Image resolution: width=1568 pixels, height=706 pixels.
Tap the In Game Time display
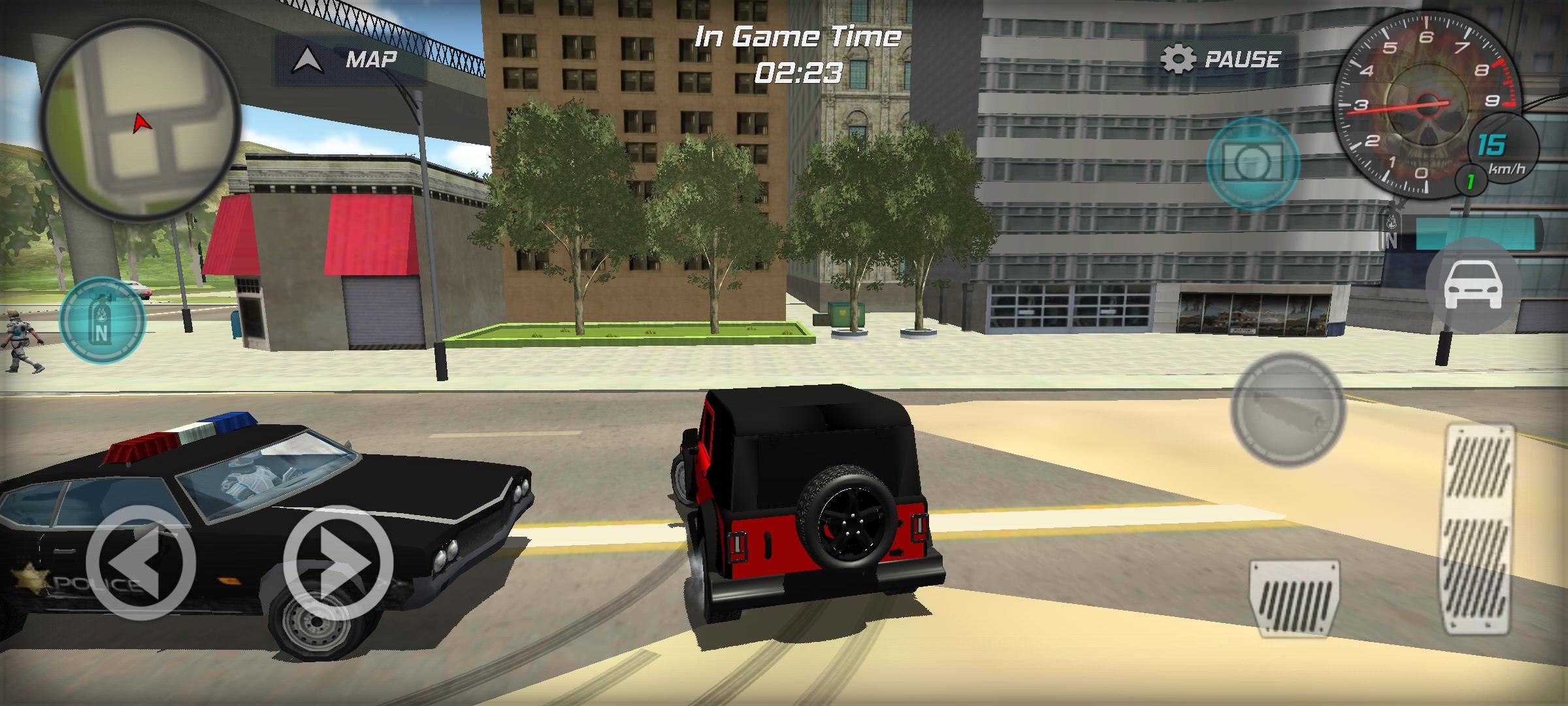(x=798, y=54)
